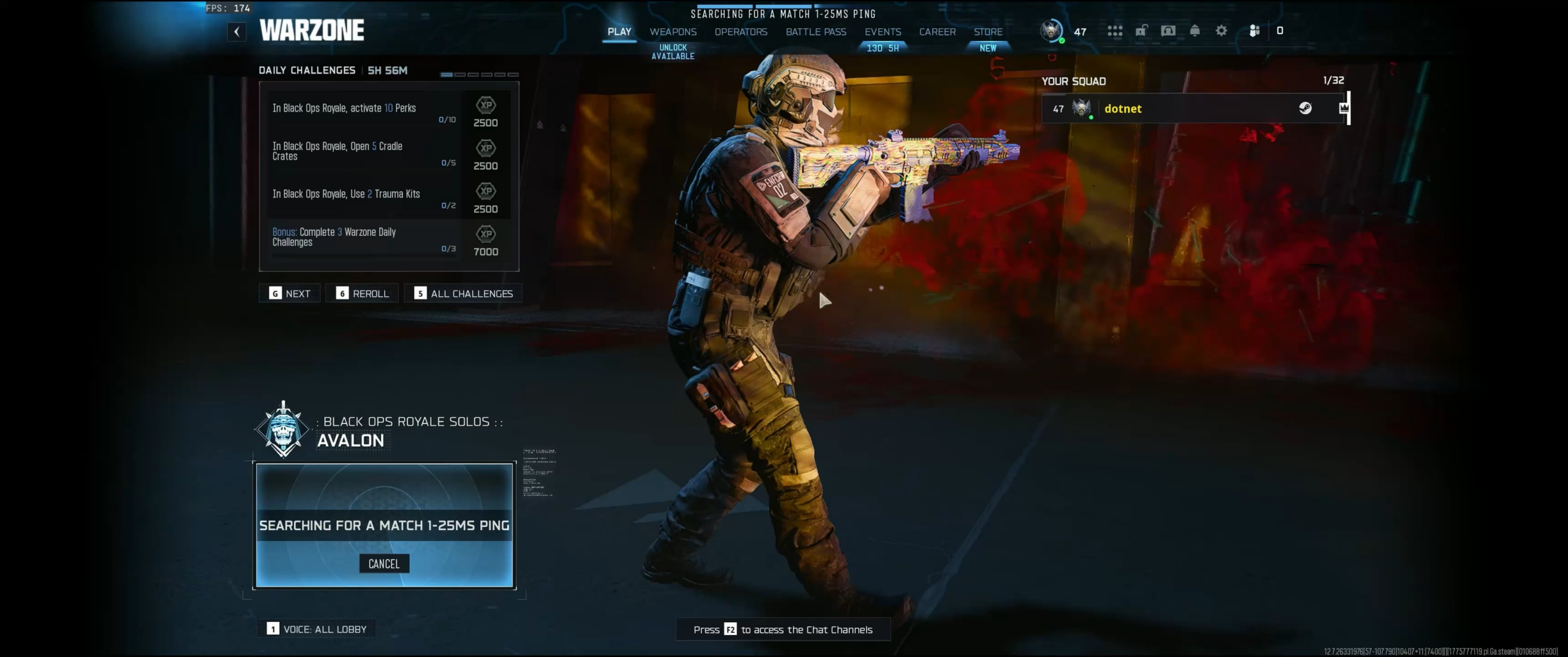
Task: Select dotnet squad member row
Action: 1193,108
